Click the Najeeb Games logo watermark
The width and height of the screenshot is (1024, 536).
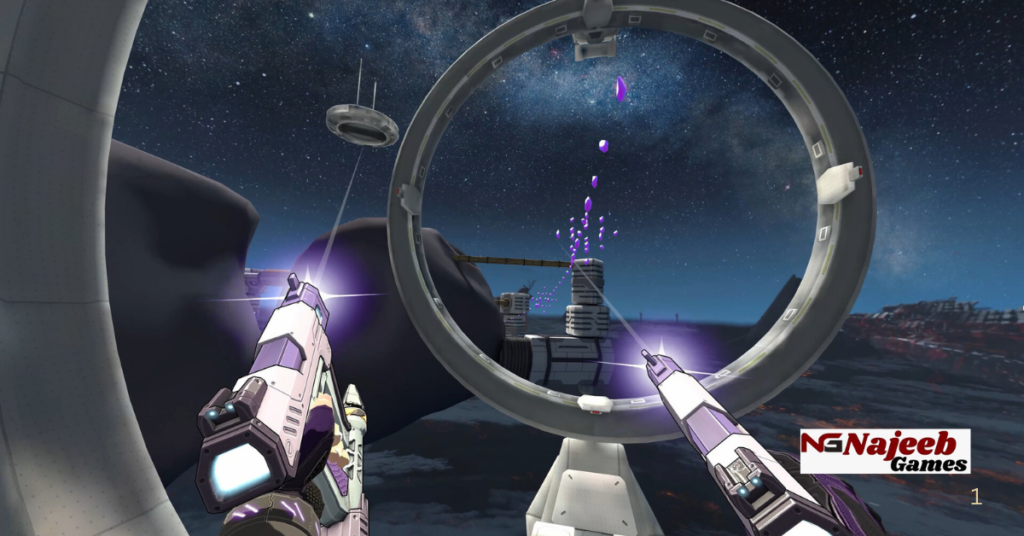884,451
